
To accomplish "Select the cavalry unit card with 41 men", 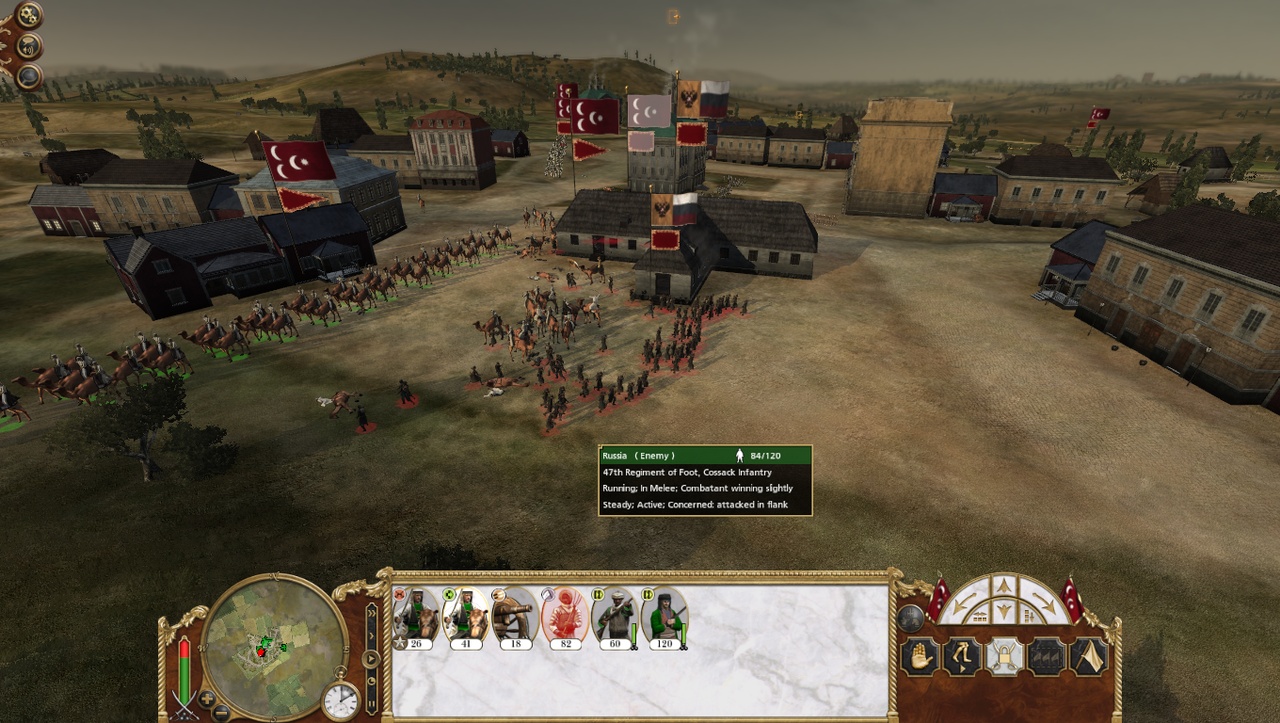I will [465, 617].
